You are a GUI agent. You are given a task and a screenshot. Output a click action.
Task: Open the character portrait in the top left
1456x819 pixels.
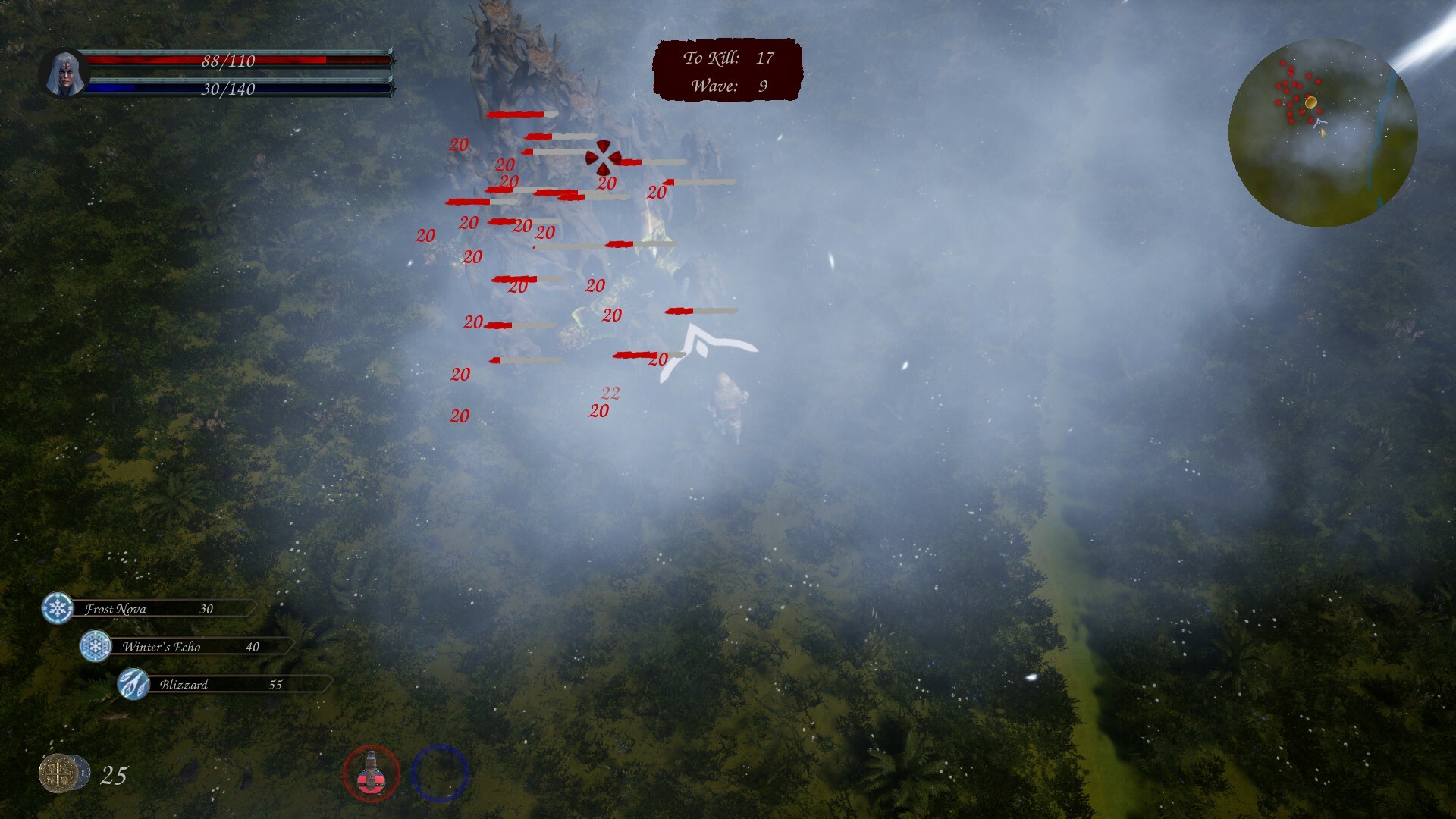pos(65,74)
